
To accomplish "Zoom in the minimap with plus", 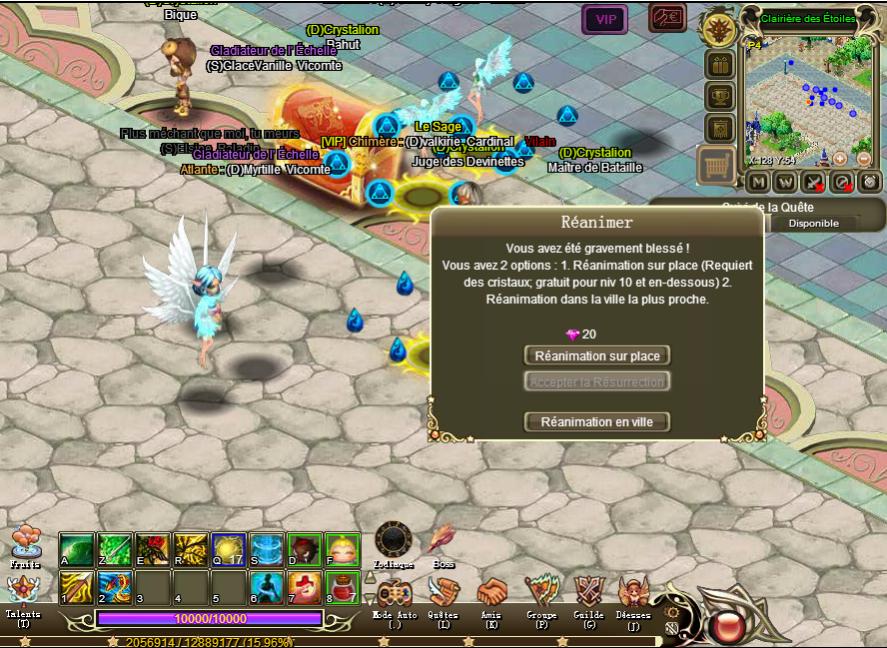I will pyautogui.click(x=840, y=158).
